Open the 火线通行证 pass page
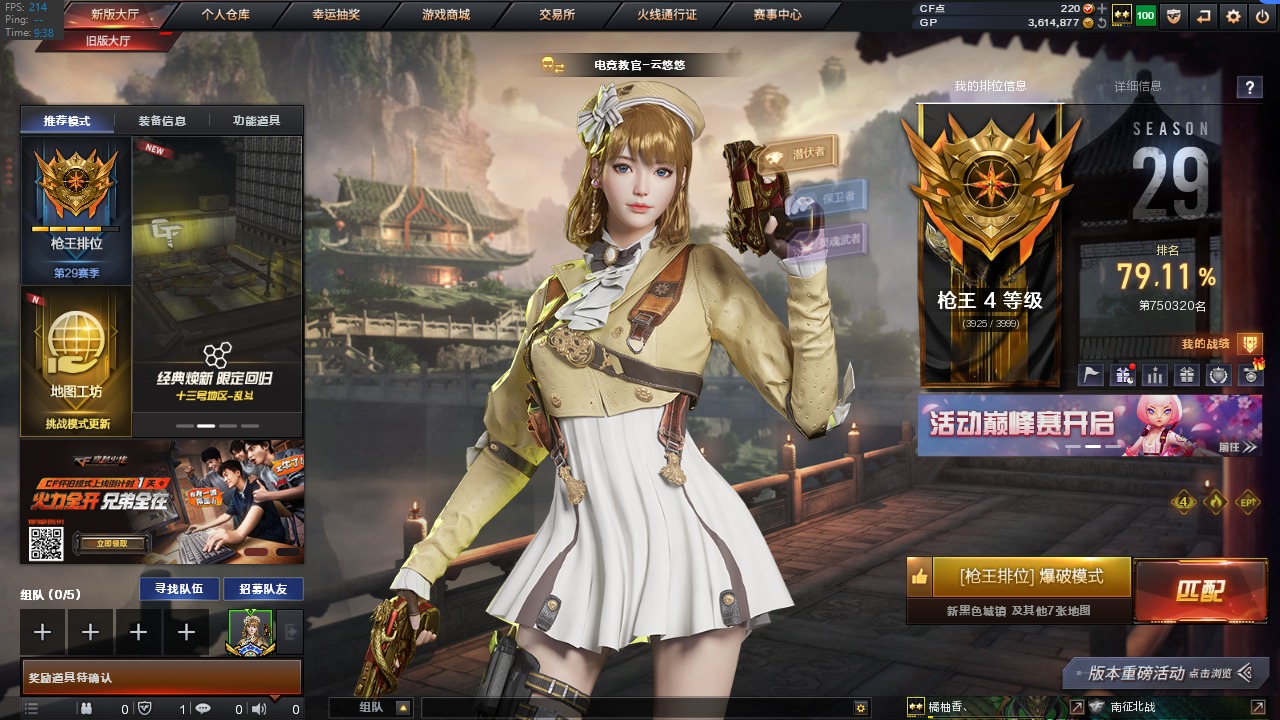This screenshot has width=1280, height=720. click(667, 15)
